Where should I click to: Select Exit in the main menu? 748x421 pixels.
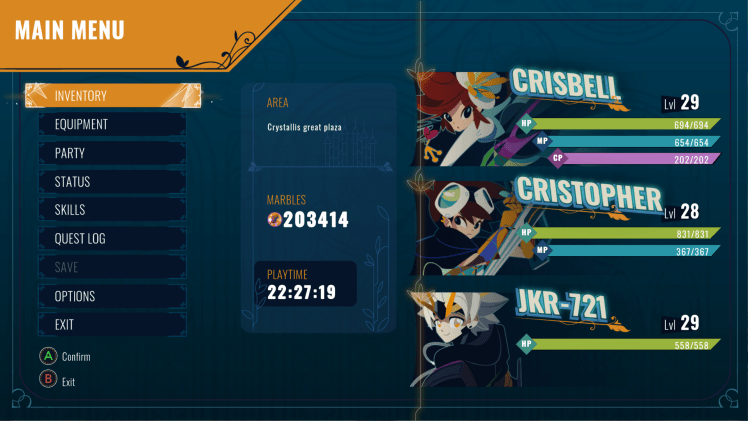coord(112,325)
